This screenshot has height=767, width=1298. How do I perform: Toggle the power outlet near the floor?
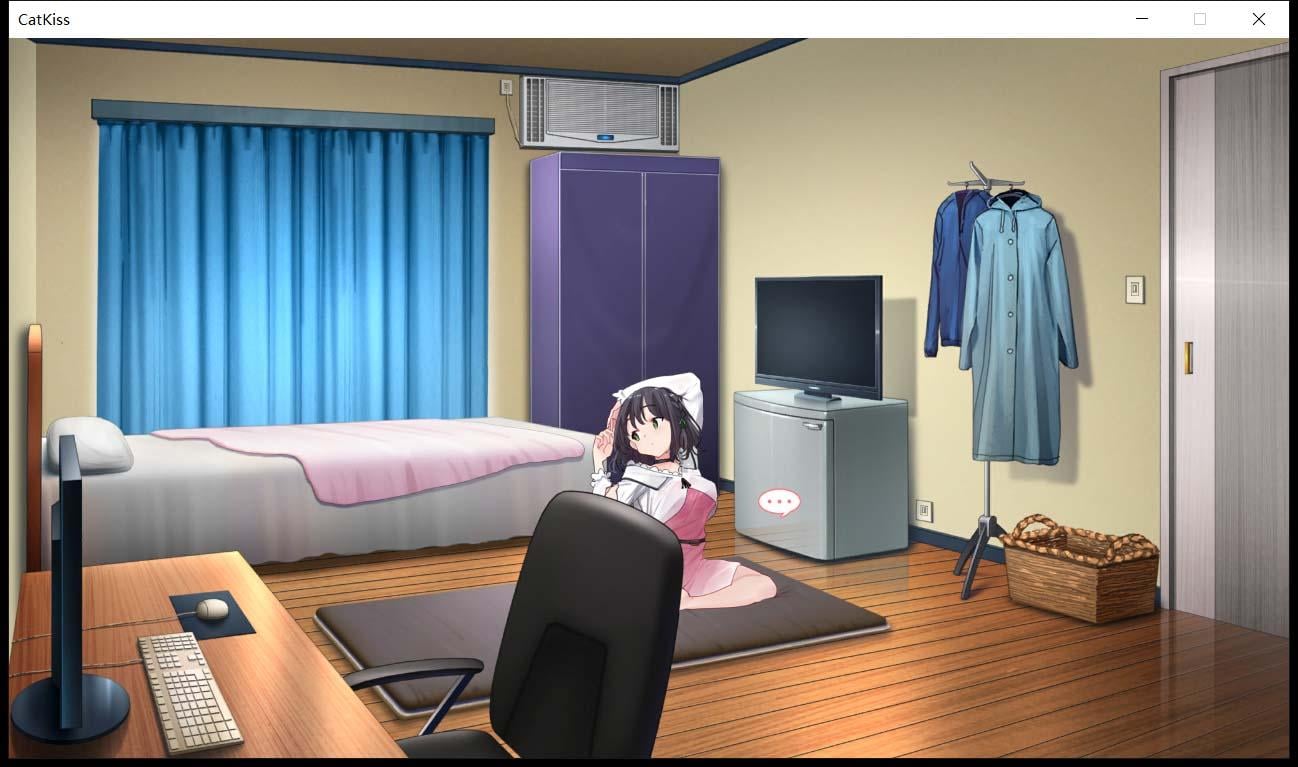(x=923, y=510)
